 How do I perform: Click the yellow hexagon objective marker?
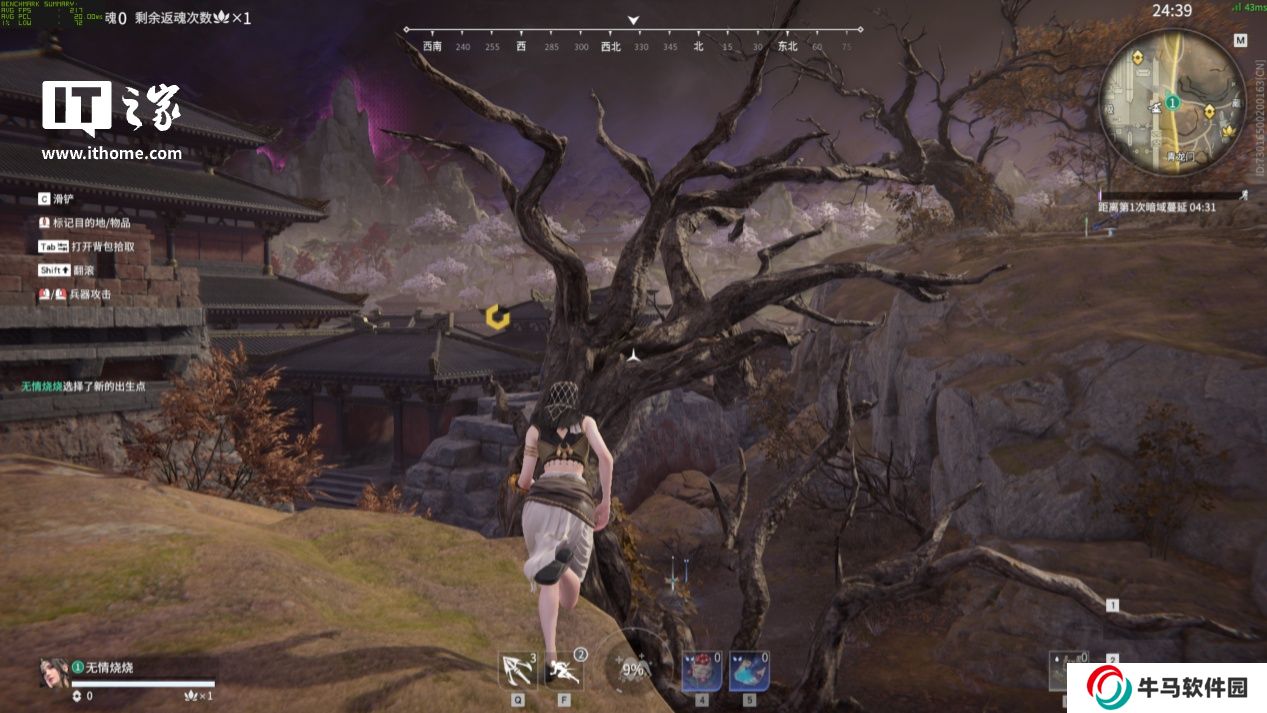(x=497, y=318)
